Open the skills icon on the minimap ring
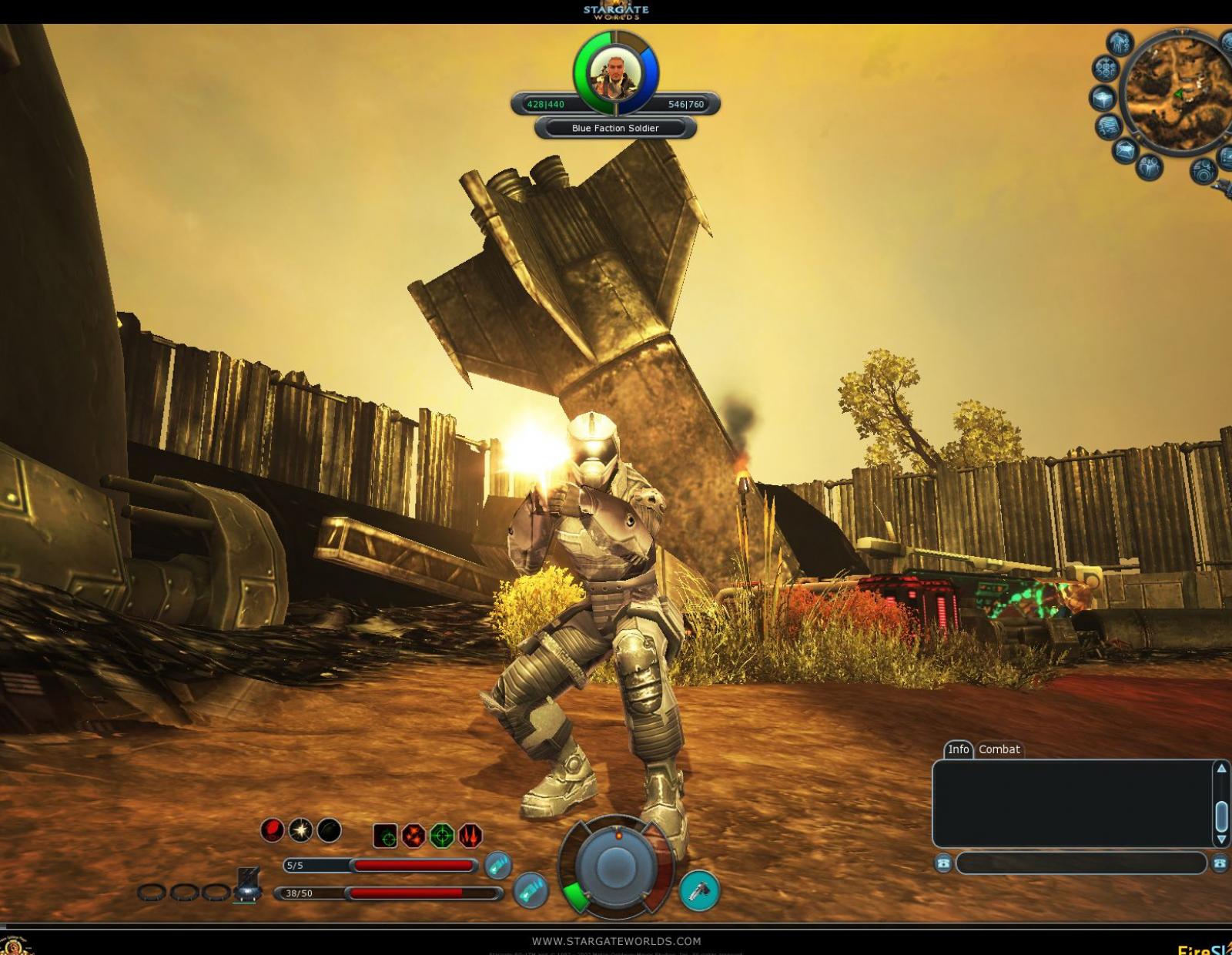This screenshot has height=955, width=1232. pyautogui.click(x=1106, y=70)
